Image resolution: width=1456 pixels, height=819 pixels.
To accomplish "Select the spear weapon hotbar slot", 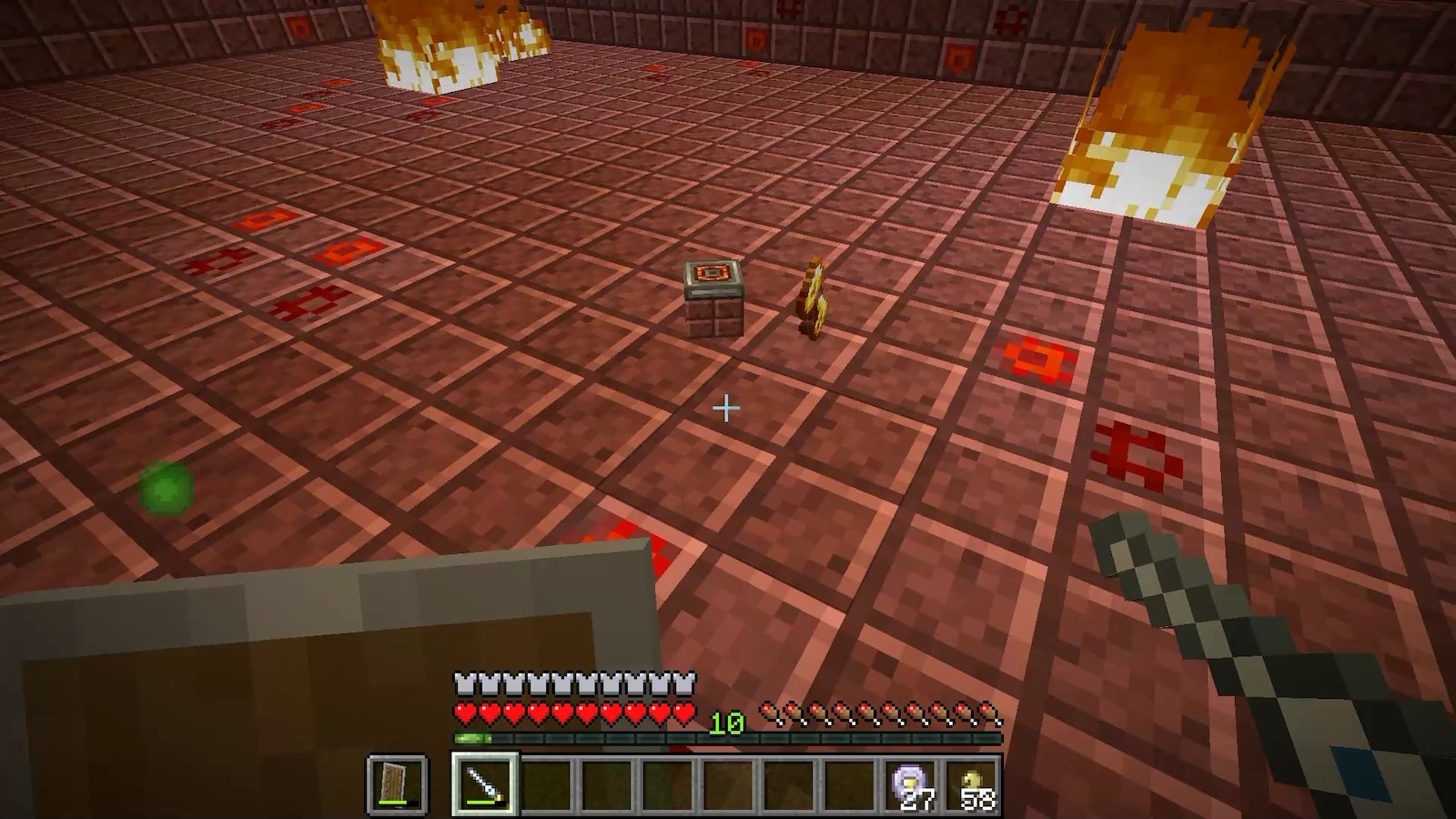I will (484, 783).
